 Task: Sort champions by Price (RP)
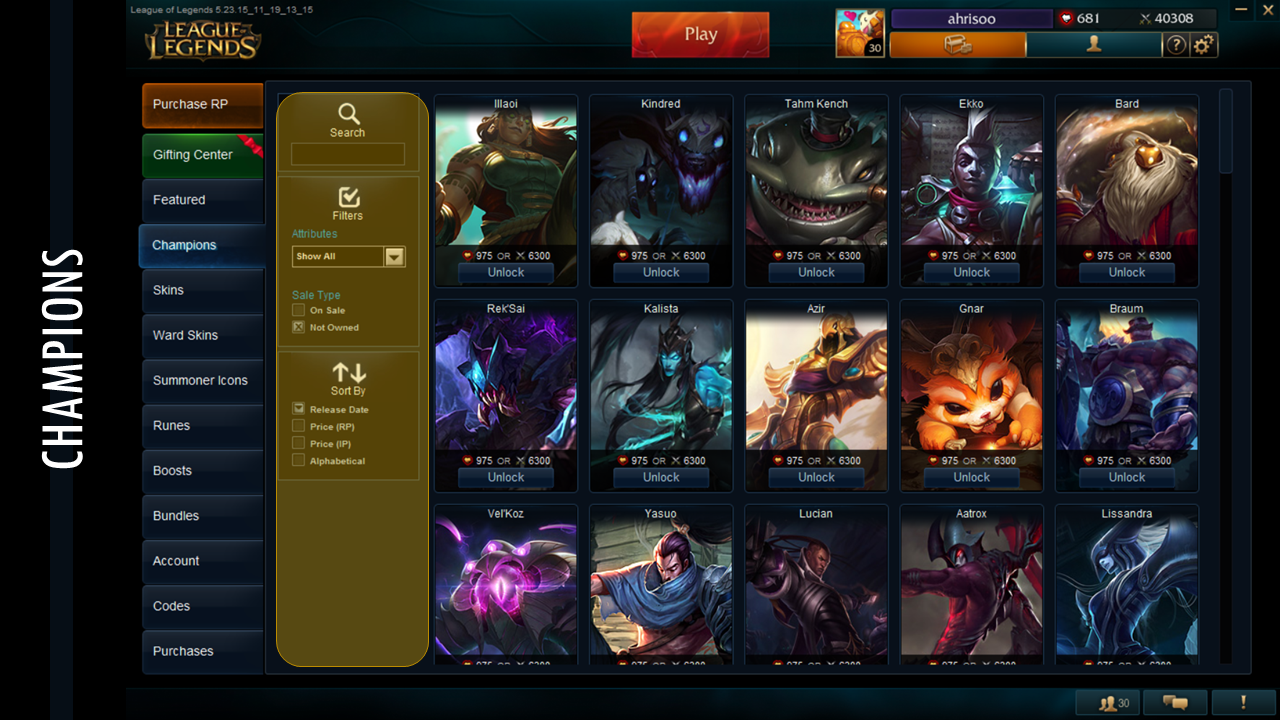point(298,427)
